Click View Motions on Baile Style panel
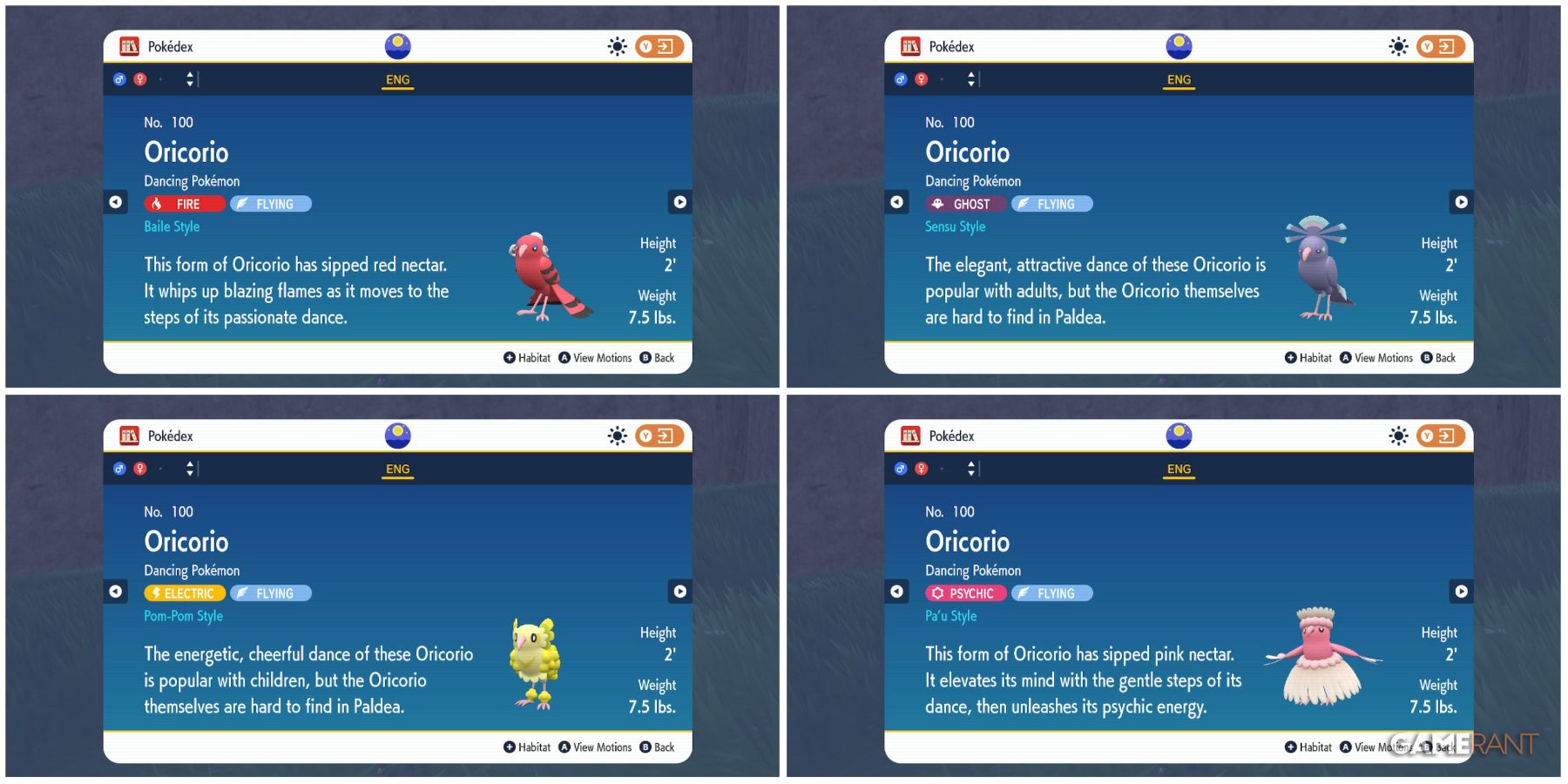The height and width of the screenshot is (784, 1568). click(x=597, y=357)
